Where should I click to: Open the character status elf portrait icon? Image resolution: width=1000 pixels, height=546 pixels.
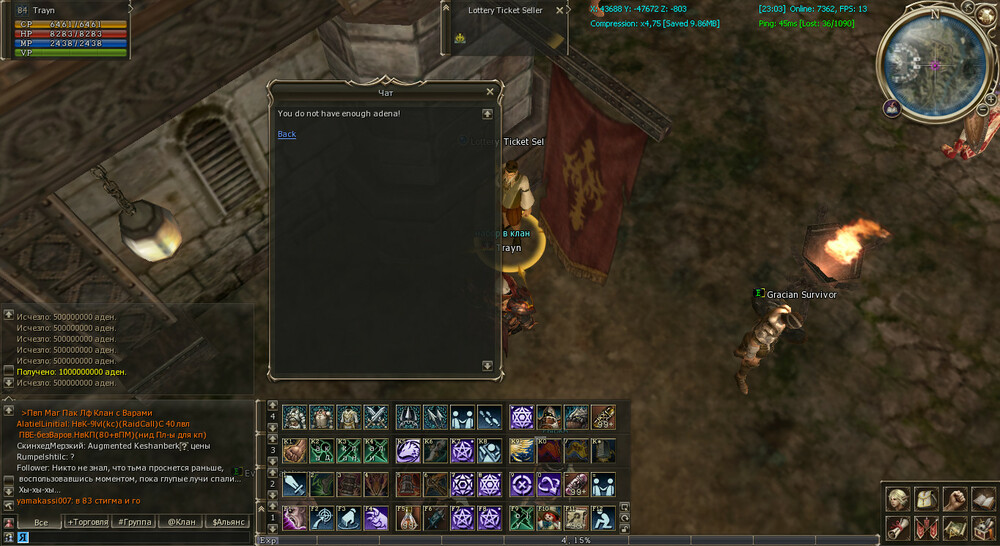(x=897, y=499)
